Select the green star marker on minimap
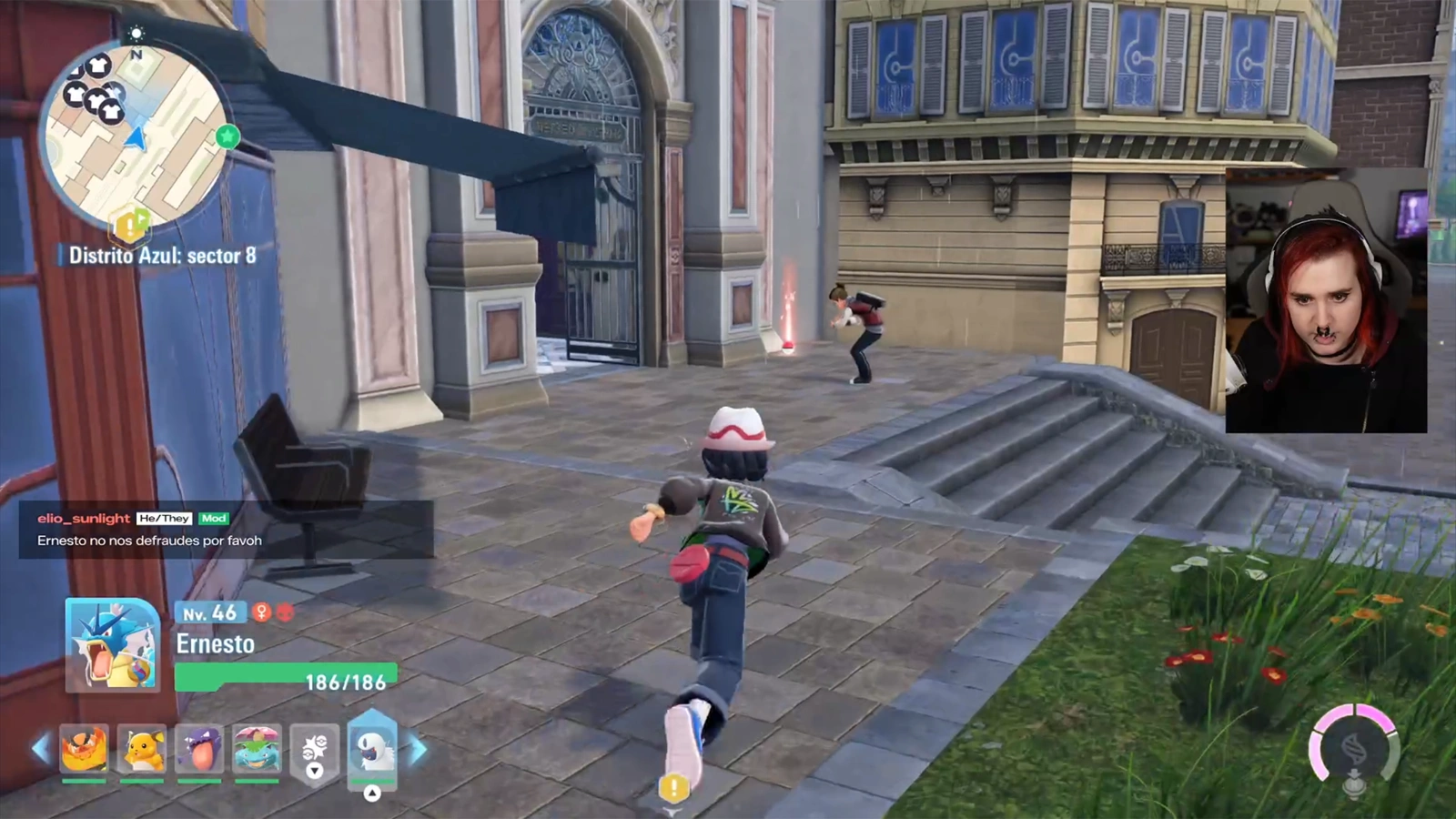This screenshot has width=1456, height=819. click(227, 136)
